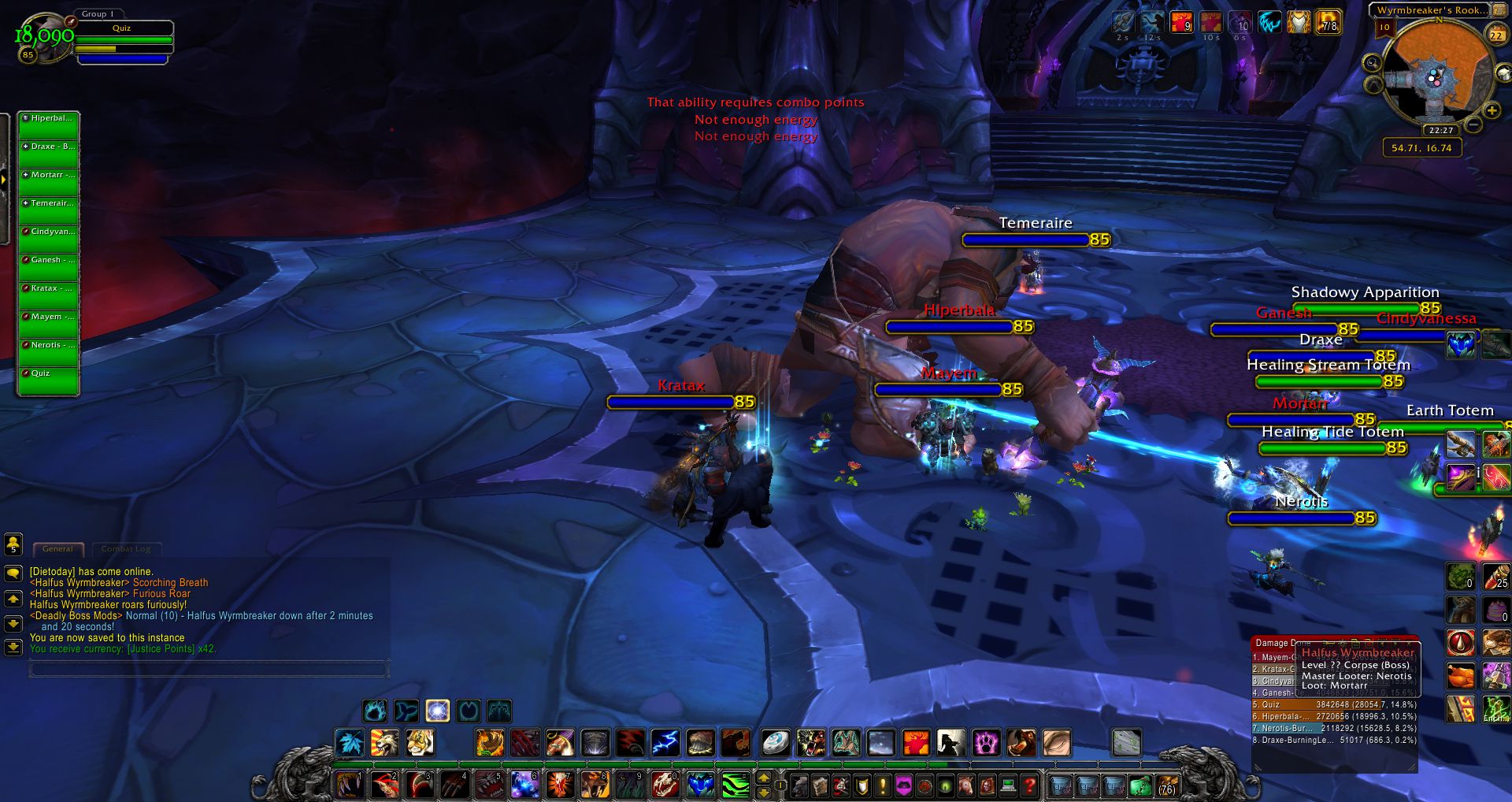Open the calendar button showing 22
Screen dimensions: 1512x802
(x=1496, y=34)
